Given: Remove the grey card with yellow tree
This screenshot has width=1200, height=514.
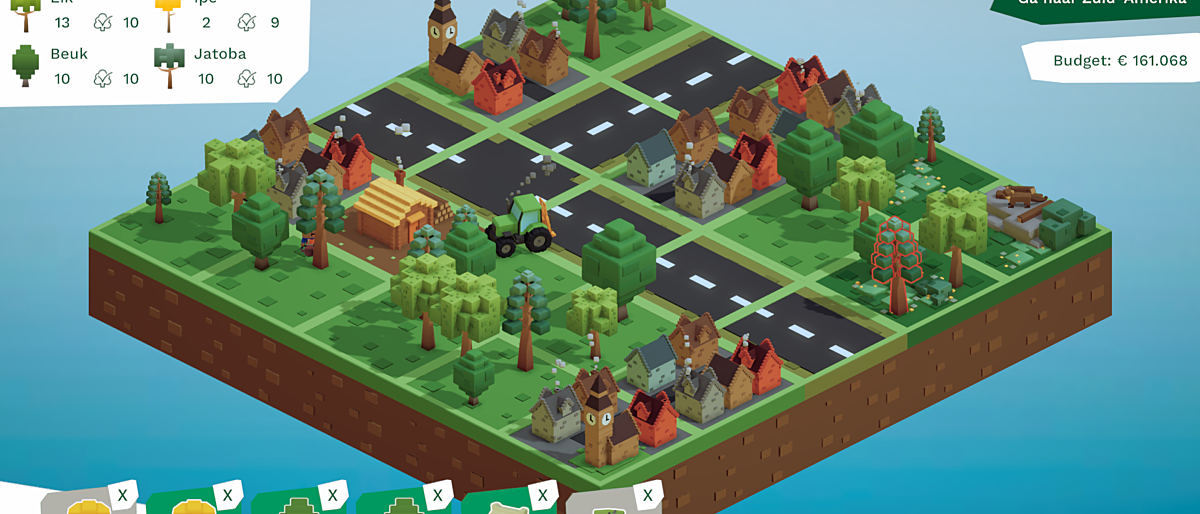Looking at the screenshot, I should [122, 494].
